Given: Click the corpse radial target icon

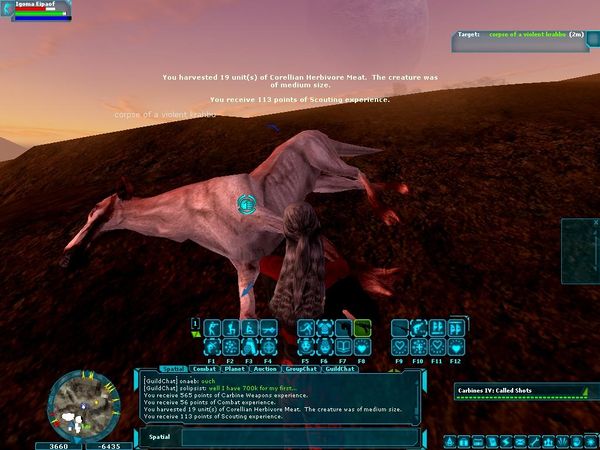Looking at the screenshot, I should [x=245, y=204].
